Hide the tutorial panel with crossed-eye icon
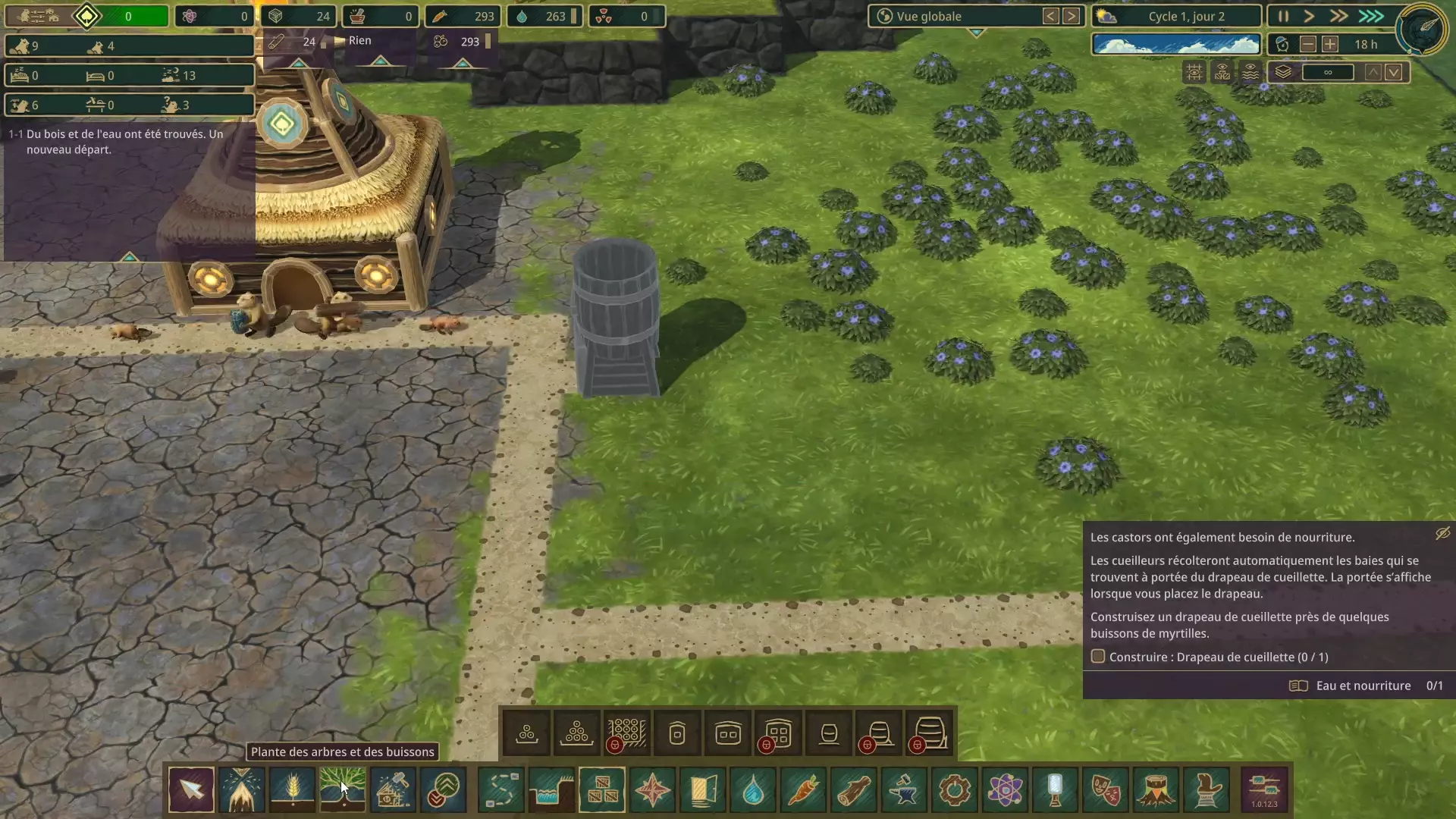The height and width of the screenshot is (819, 1456). pyautogui.click(x=1442, y=534)
